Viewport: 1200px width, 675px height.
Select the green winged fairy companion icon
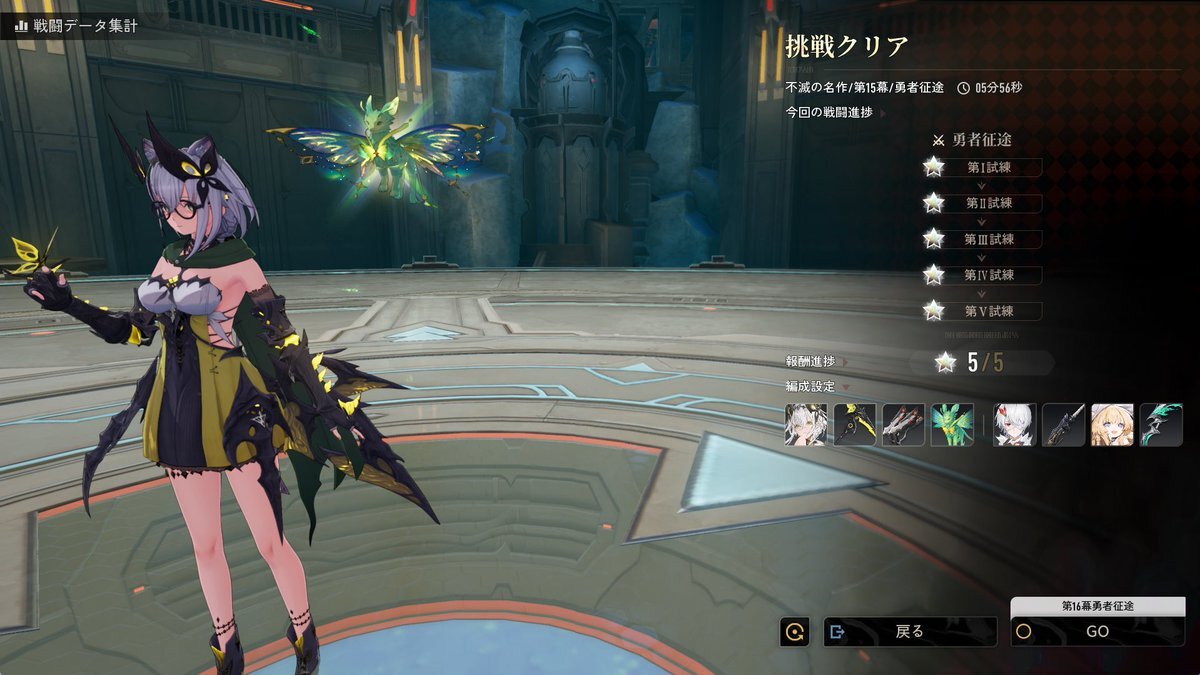pos(952,424)
